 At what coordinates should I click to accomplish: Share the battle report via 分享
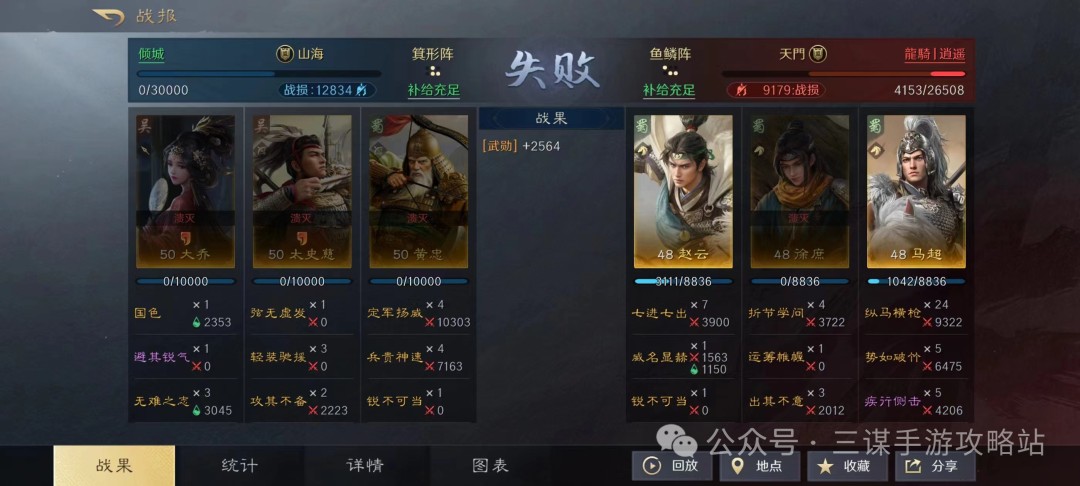[933, 466]
